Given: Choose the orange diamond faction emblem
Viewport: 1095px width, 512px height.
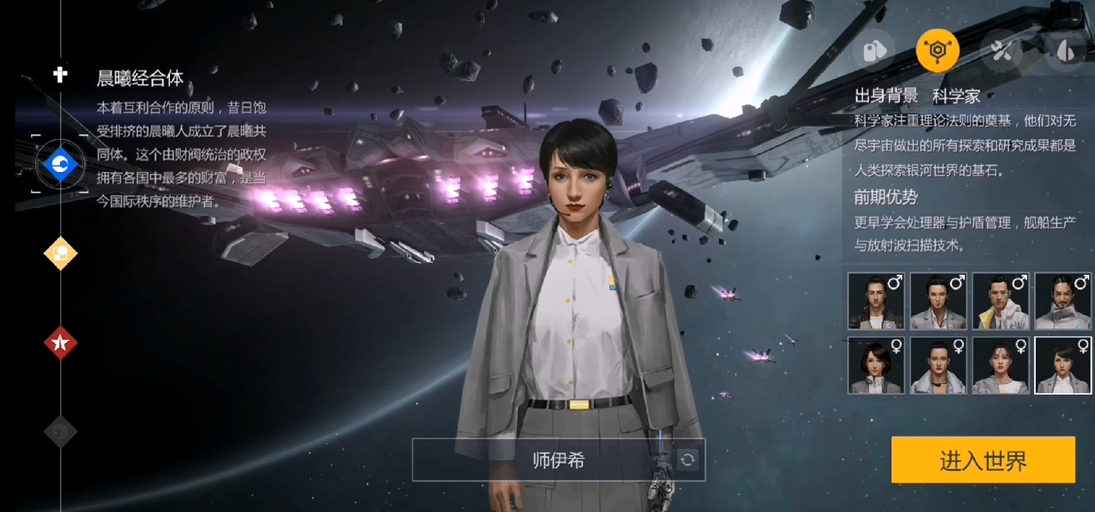Looking at the screenshot, I should (60, 253).
